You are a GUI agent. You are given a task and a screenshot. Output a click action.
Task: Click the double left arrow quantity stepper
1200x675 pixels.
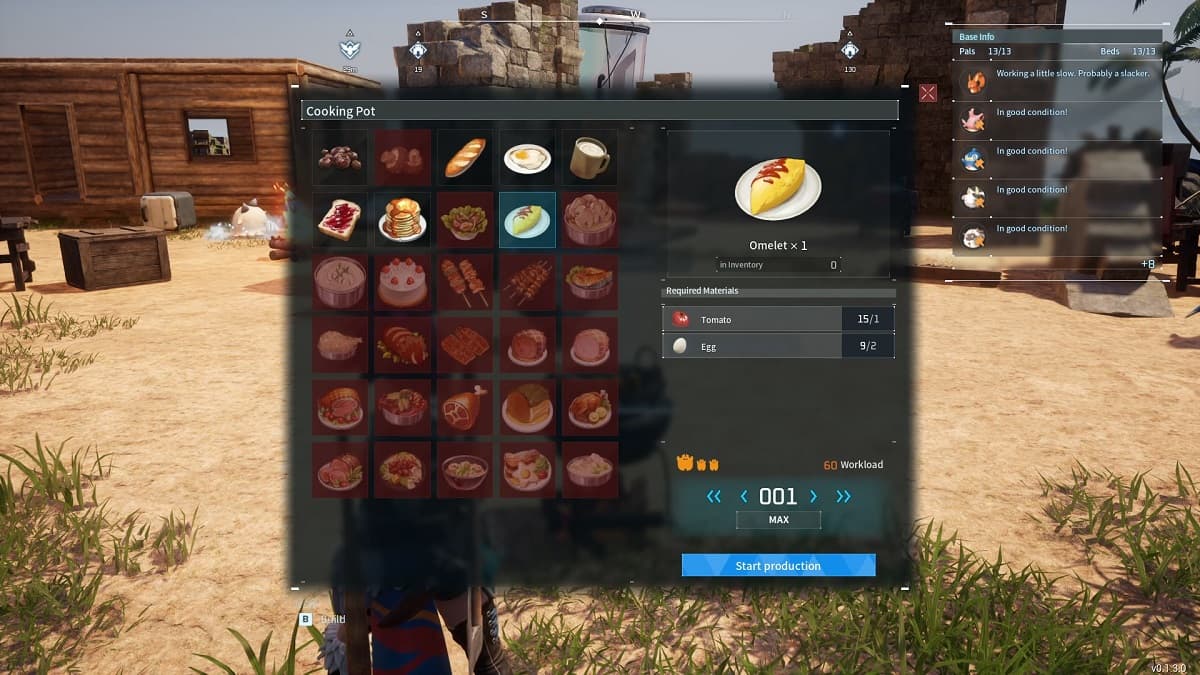point(713,496)
